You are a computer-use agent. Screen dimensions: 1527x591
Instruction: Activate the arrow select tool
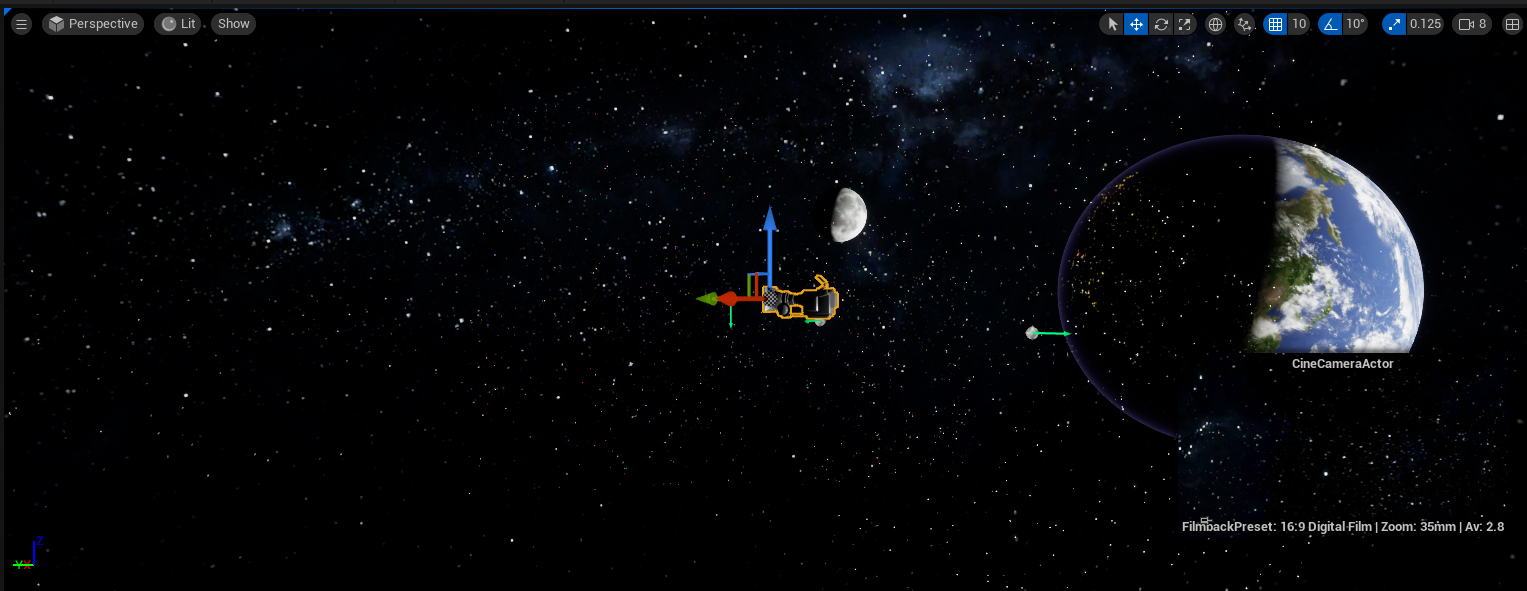tap(1112, 24)
